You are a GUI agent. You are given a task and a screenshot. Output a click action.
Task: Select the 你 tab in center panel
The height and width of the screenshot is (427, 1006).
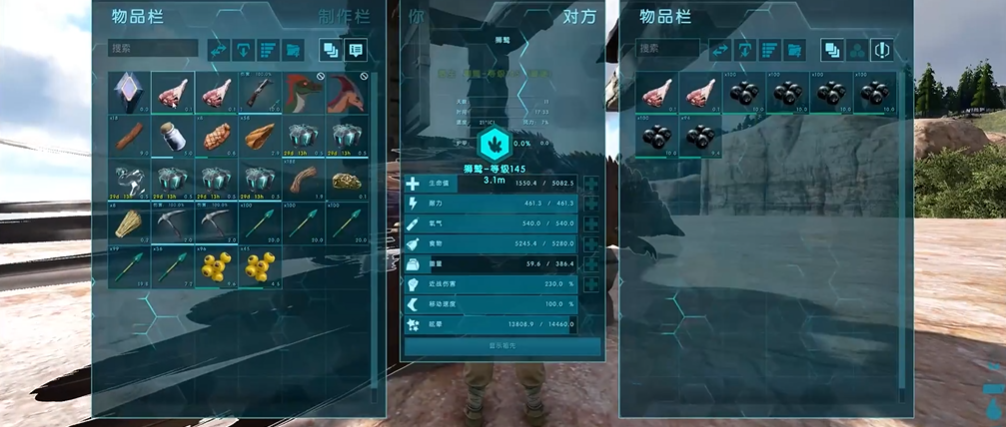click(416, 16)
